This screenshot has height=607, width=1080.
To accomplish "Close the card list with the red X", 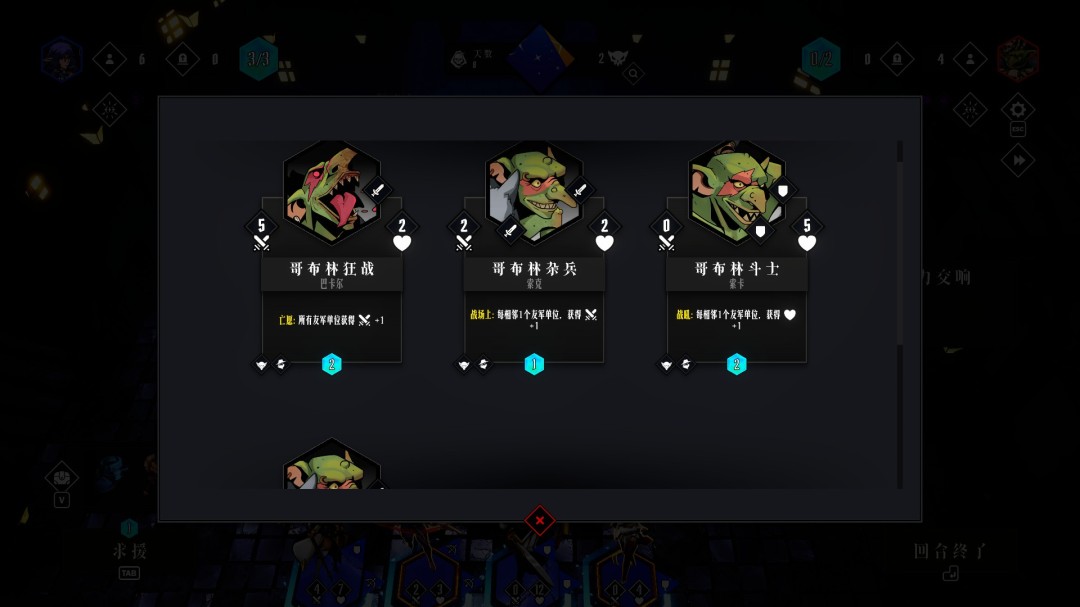I will (x=540, y=520).
